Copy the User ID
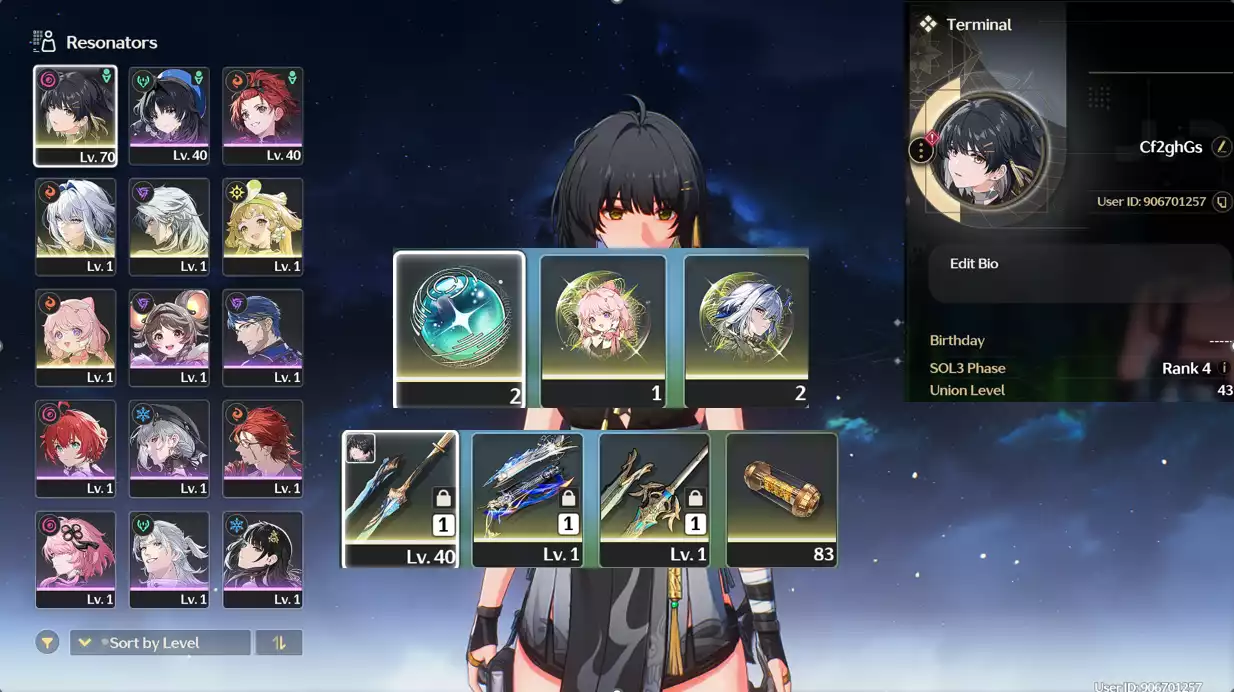The image size is (1234, 692). pyautogui.click(x=1221, y=202)
